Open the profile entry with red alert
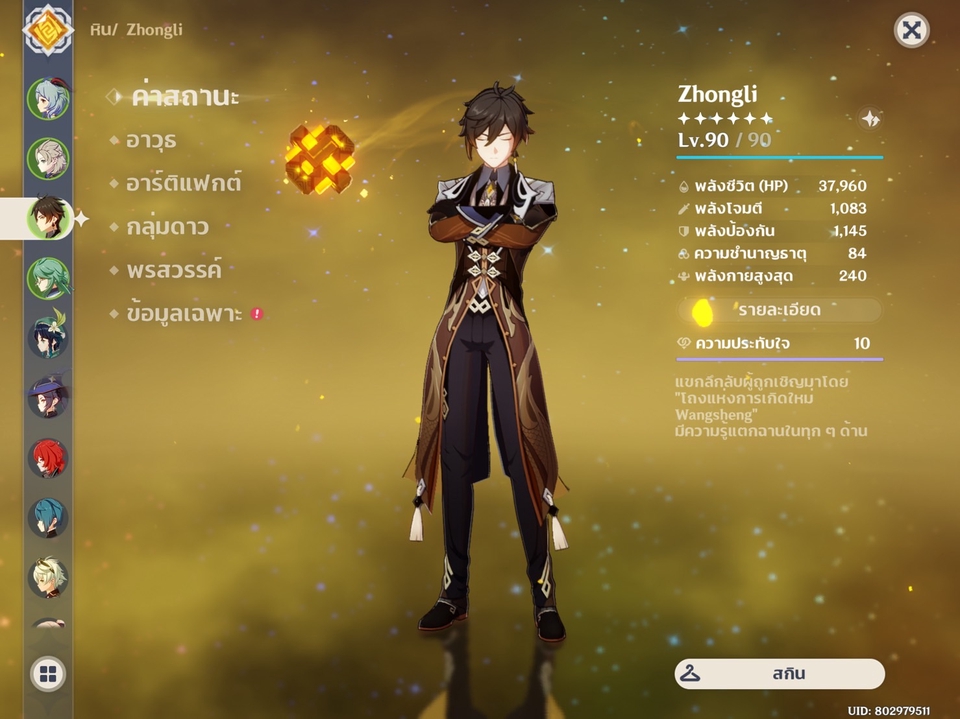 point(186,314)
